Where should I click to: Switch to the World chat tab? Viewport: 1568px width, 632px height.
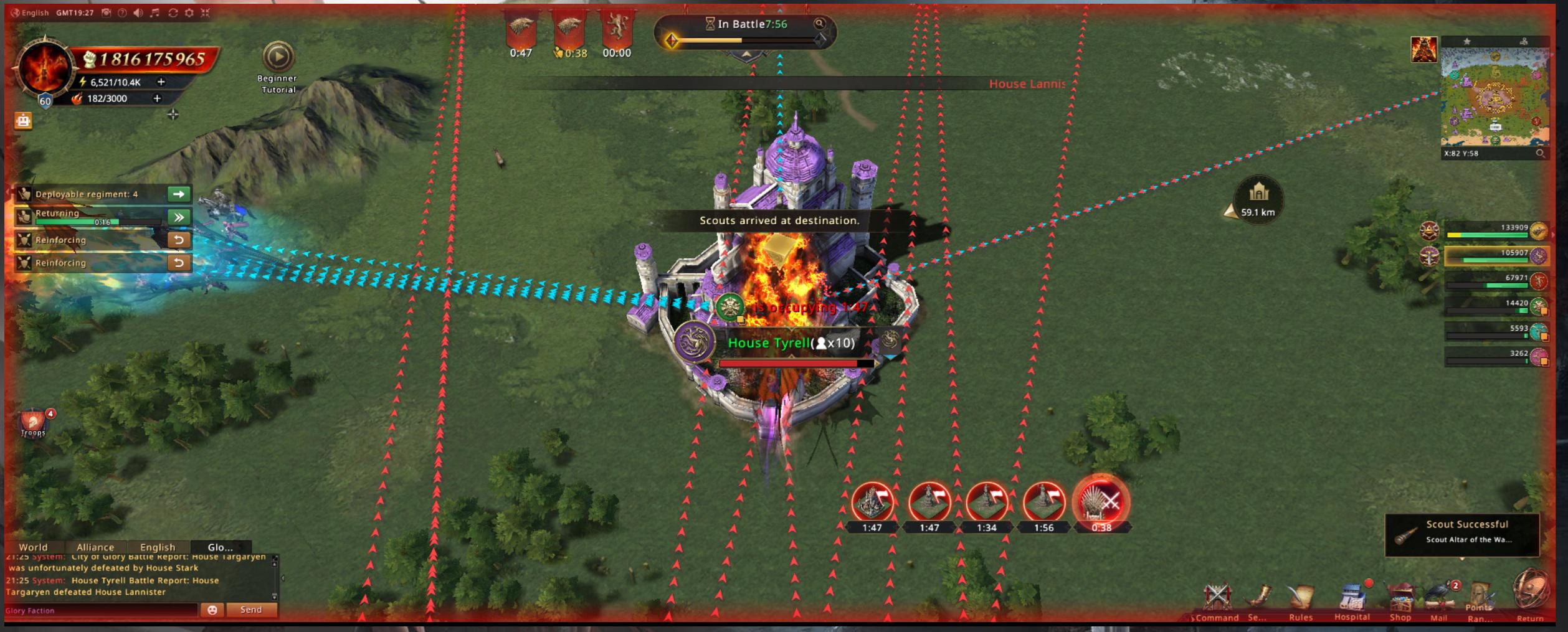[x=33, y=547]
